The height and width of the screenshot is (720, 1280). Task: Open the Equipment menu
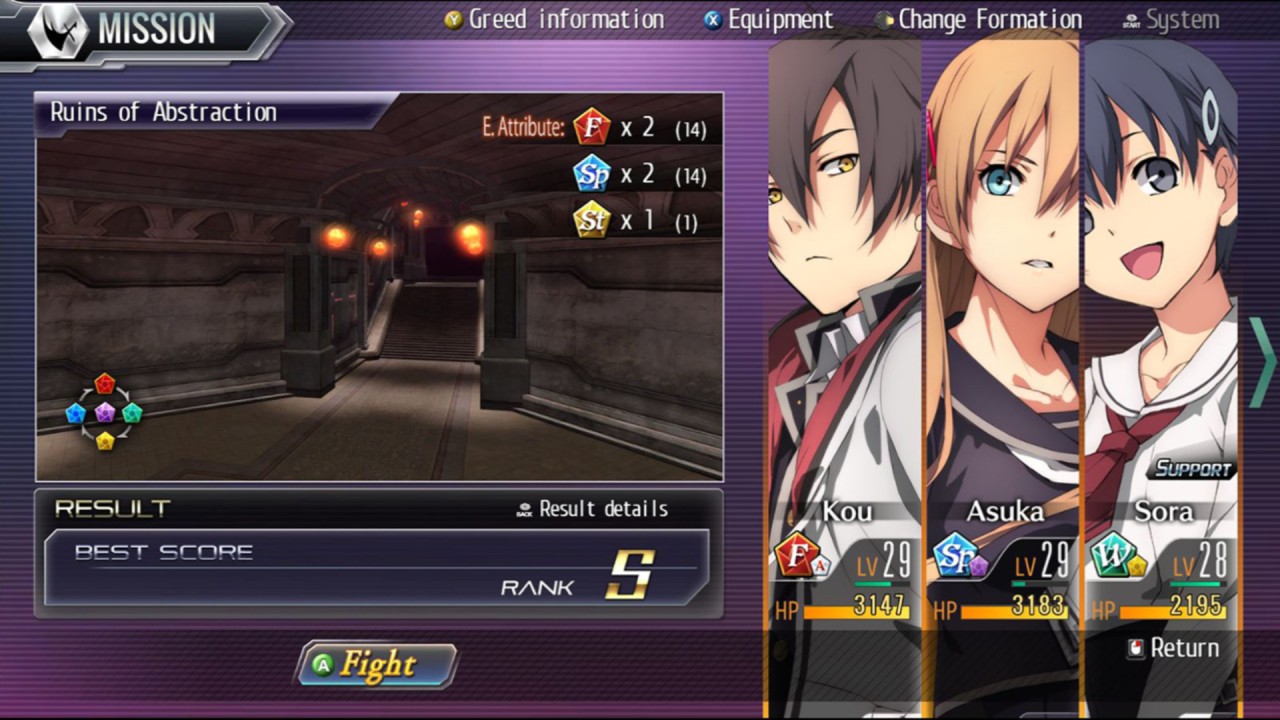(x=768, y=19)
